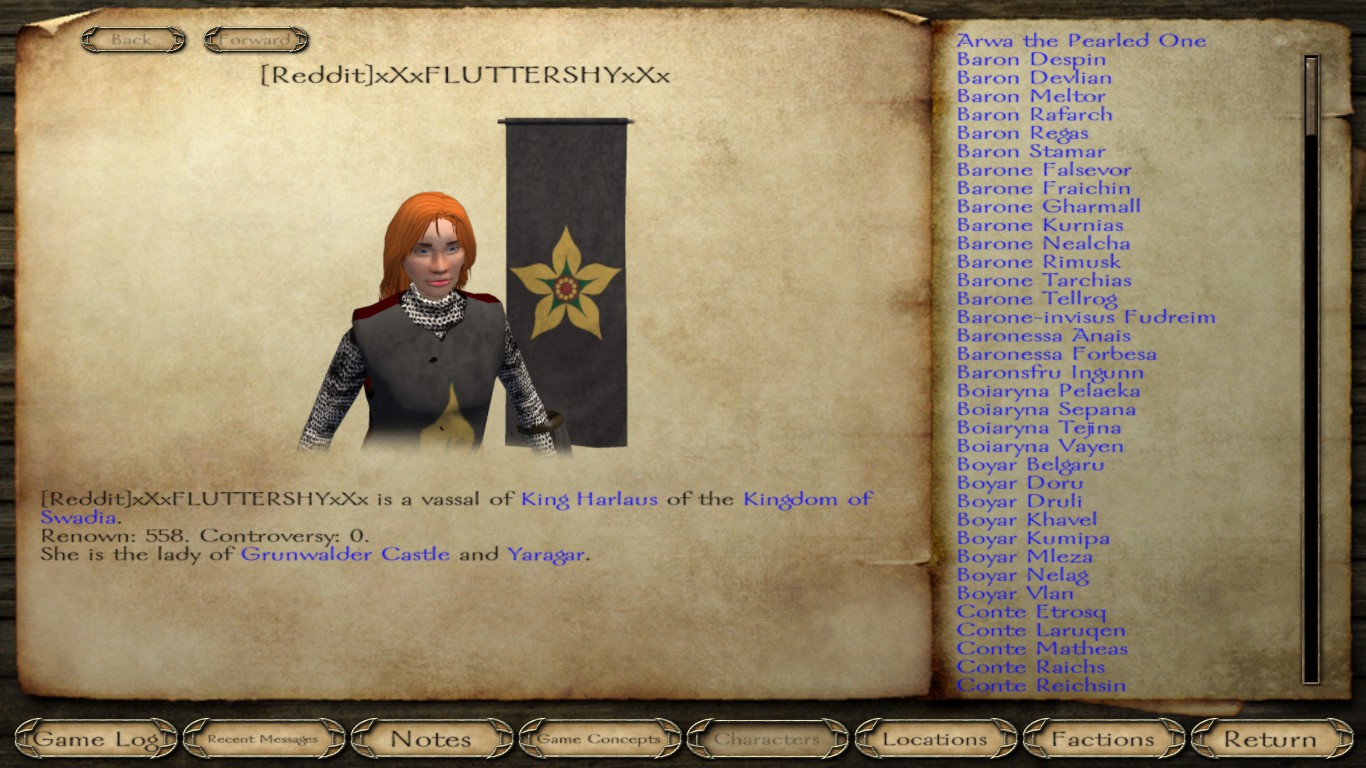The width and height of the screenshot is (1366, 768).
Task: Click the Return button
Action: tap(1270, 740)
